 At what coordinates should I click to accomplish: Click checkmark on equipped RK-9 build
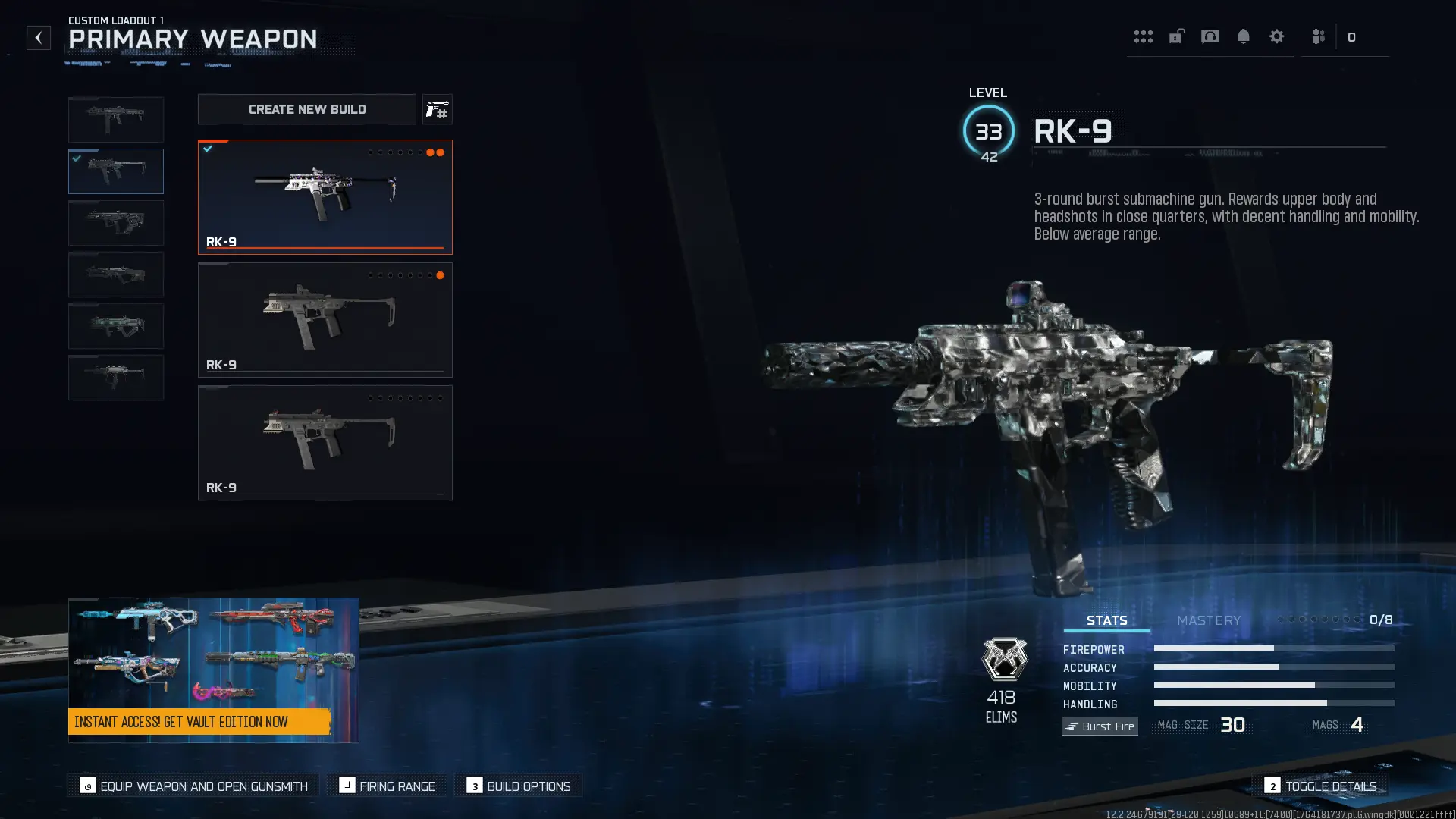[209, 149]
